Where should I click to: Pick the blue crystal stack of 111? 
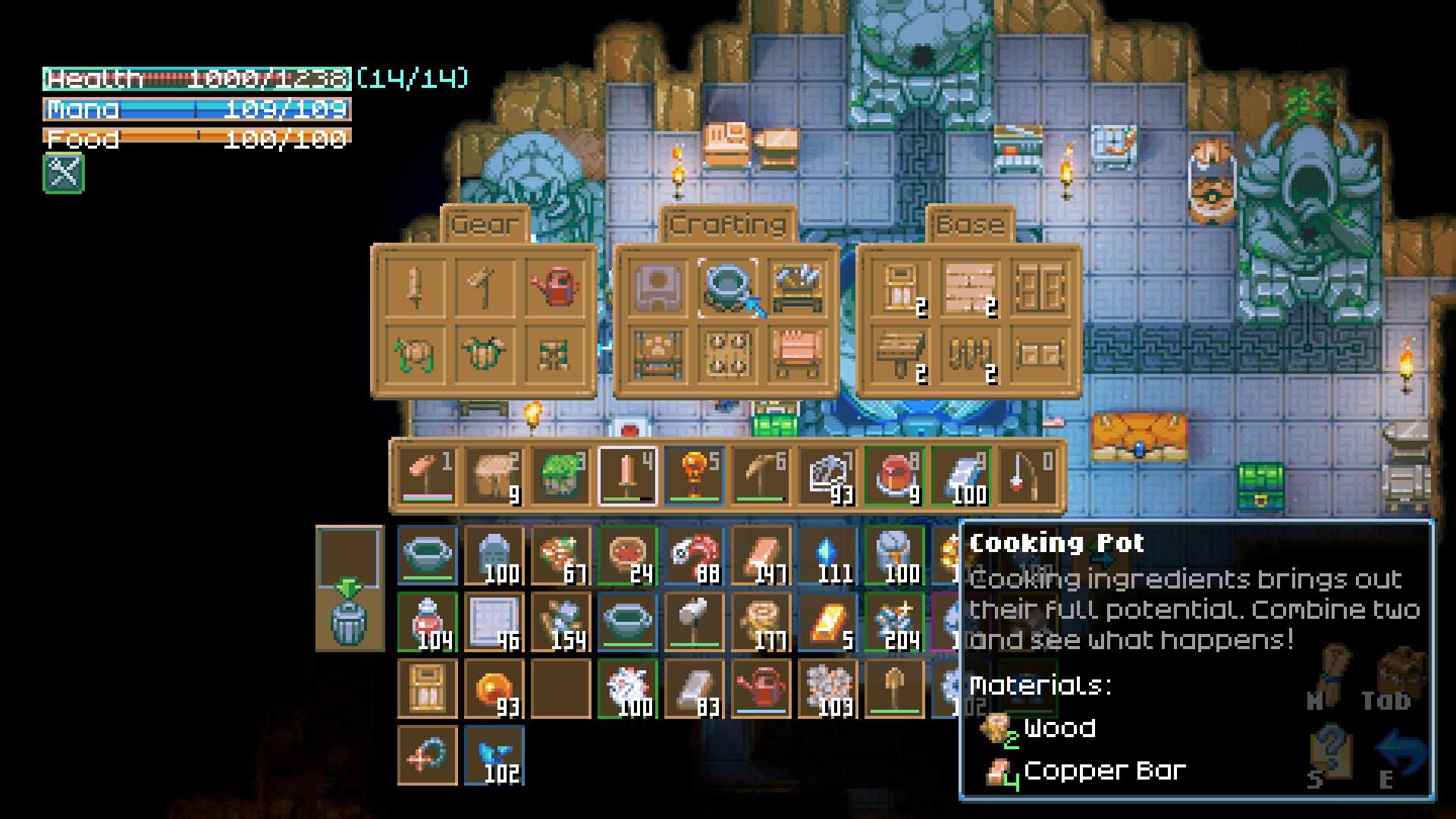tap(828, 557)
